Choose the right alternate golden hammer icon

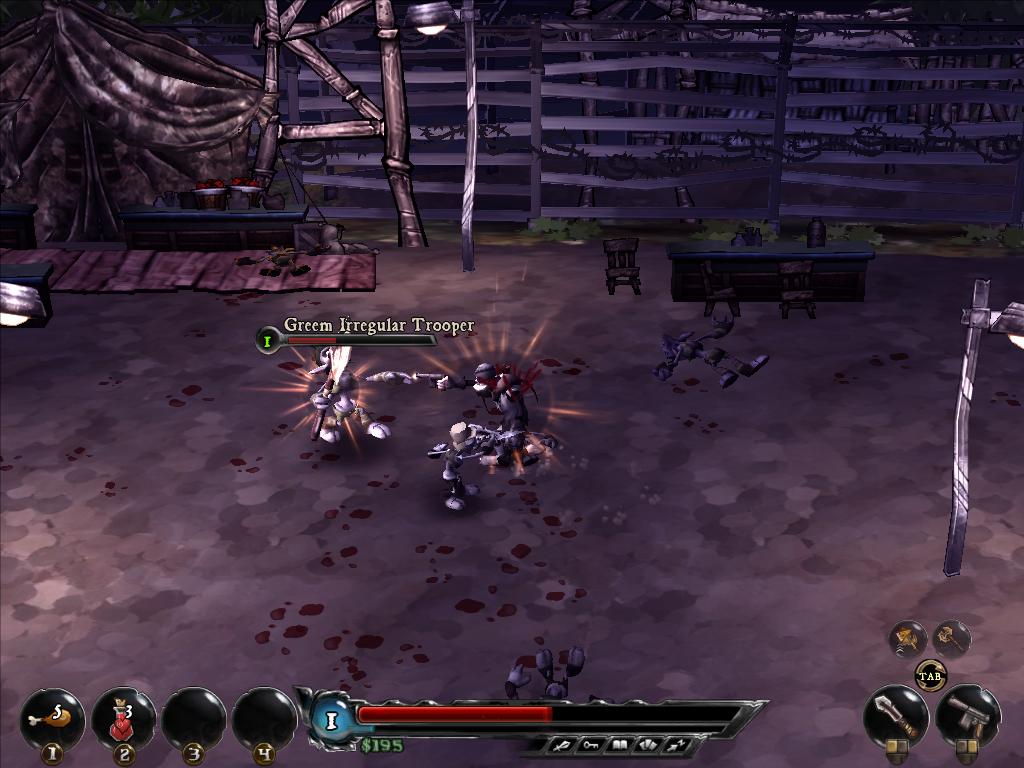pyautogui.click(x=951, y=638)
